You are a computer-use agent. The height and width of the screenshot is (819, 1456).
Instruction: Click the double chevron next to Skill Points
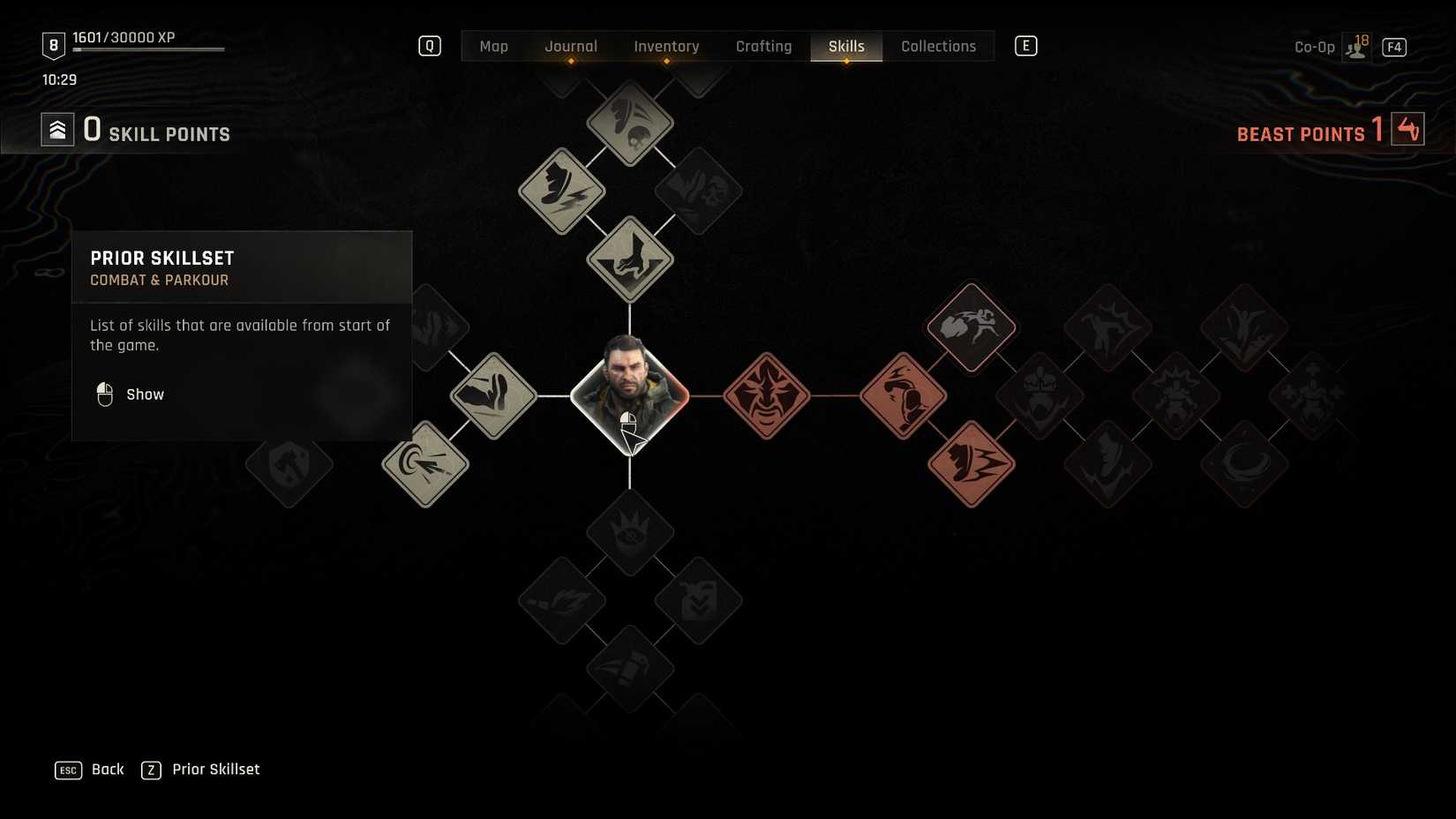click(57, 129)
